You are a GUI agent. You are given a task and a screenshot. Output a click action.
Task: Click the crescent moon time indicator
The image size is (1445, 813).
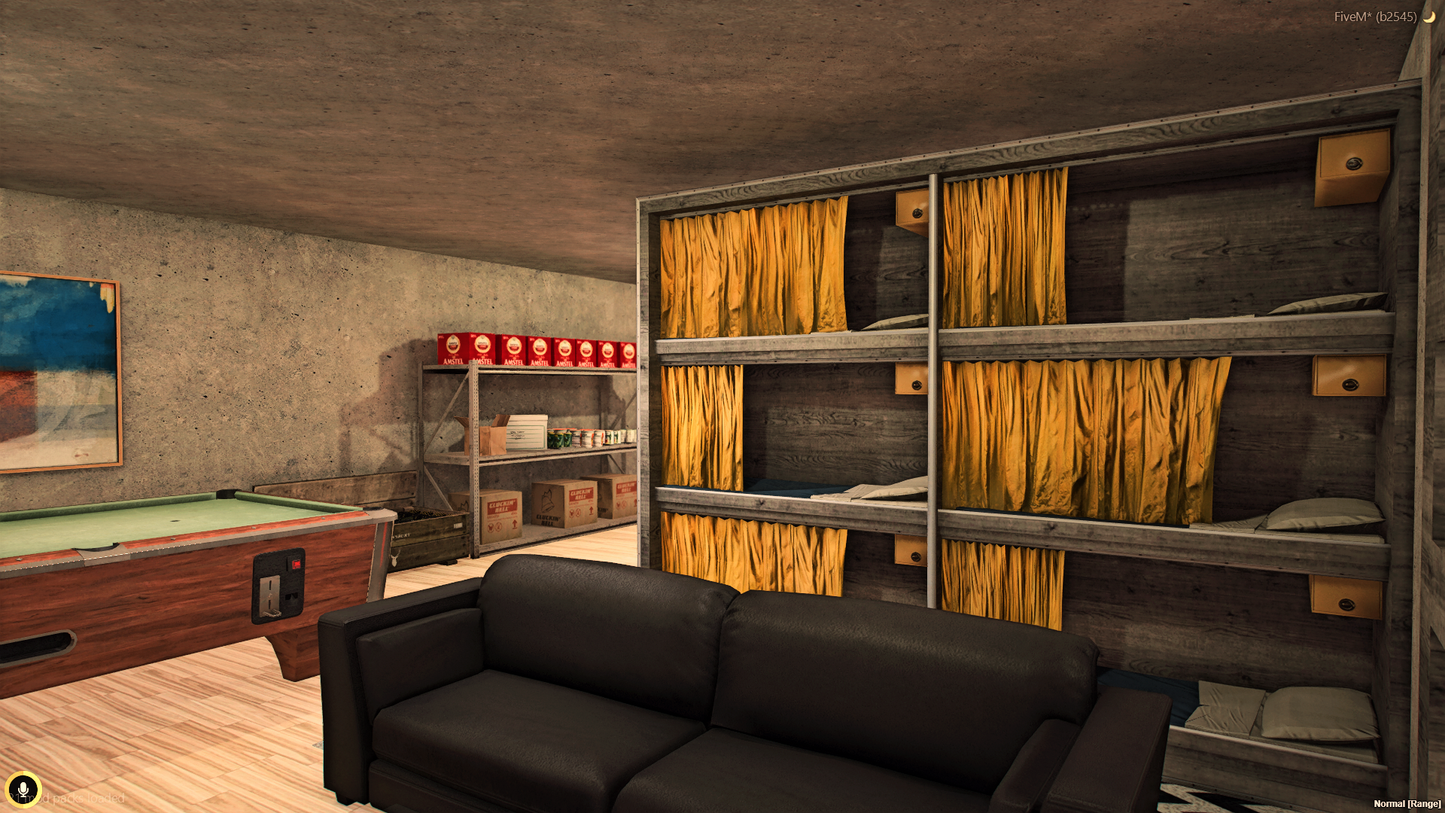(x=1432, y=16)
